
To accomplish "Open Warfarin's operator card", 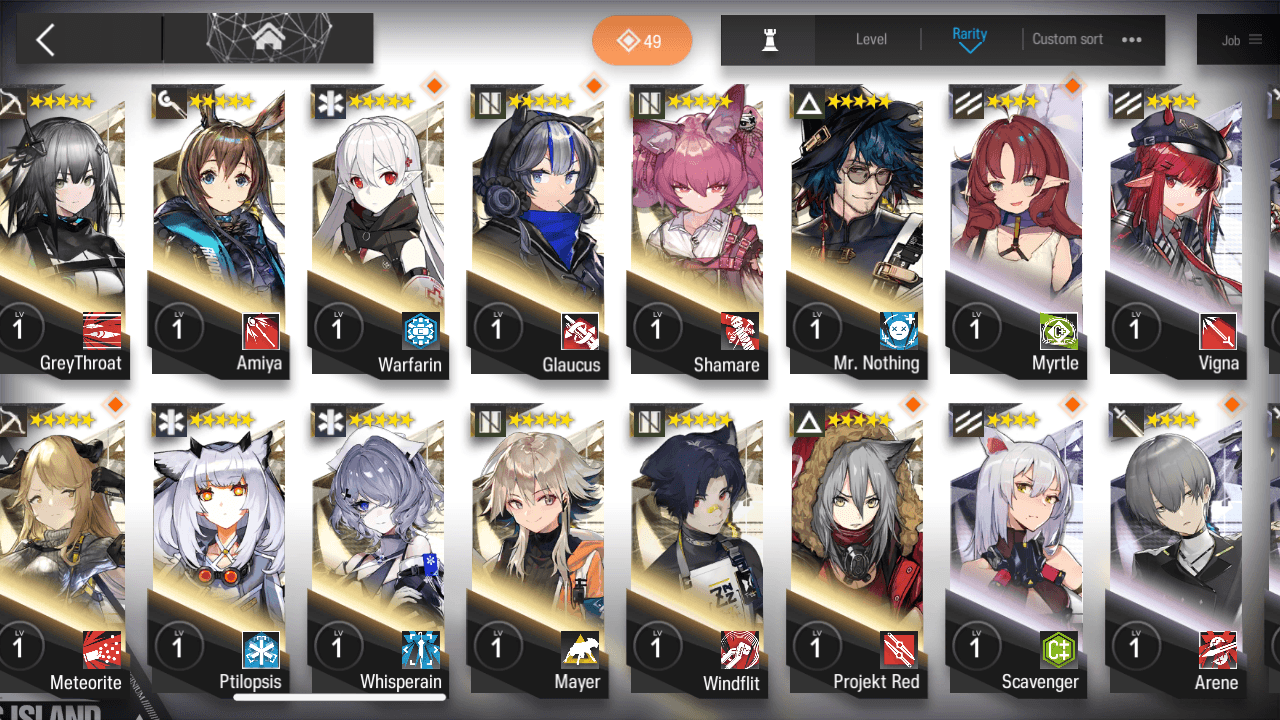I will [378, 230].
